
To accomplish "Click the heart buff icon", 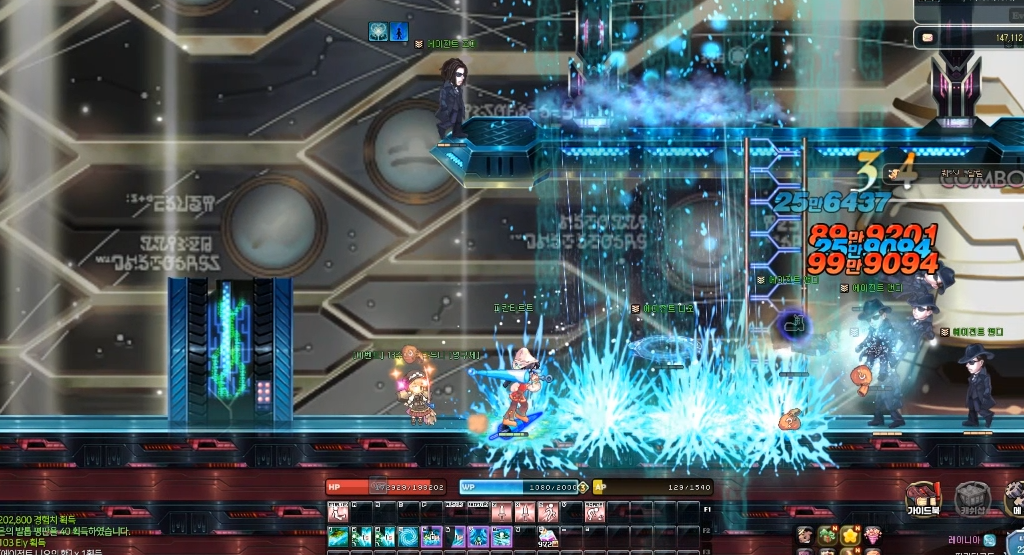I will (x=379, y=32).
